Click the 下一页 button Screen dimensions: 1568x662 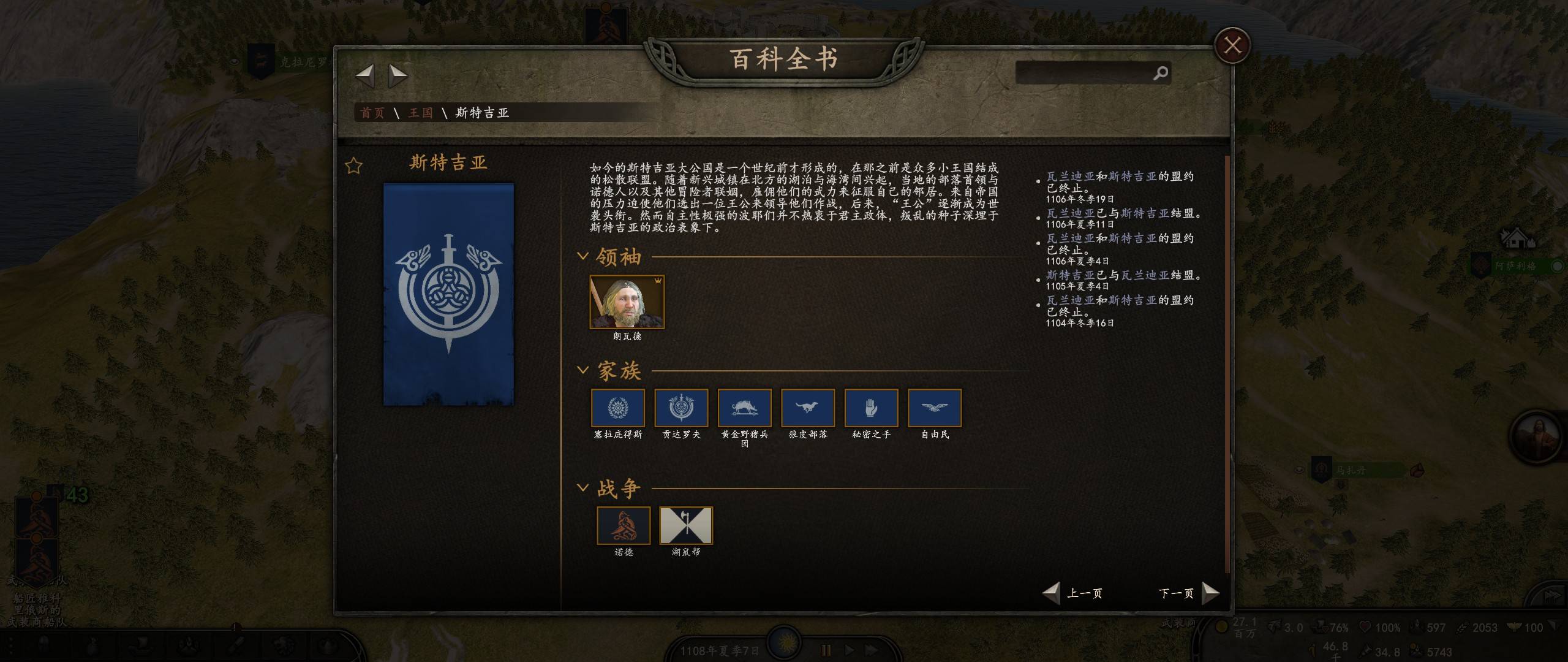(1177, 593)
